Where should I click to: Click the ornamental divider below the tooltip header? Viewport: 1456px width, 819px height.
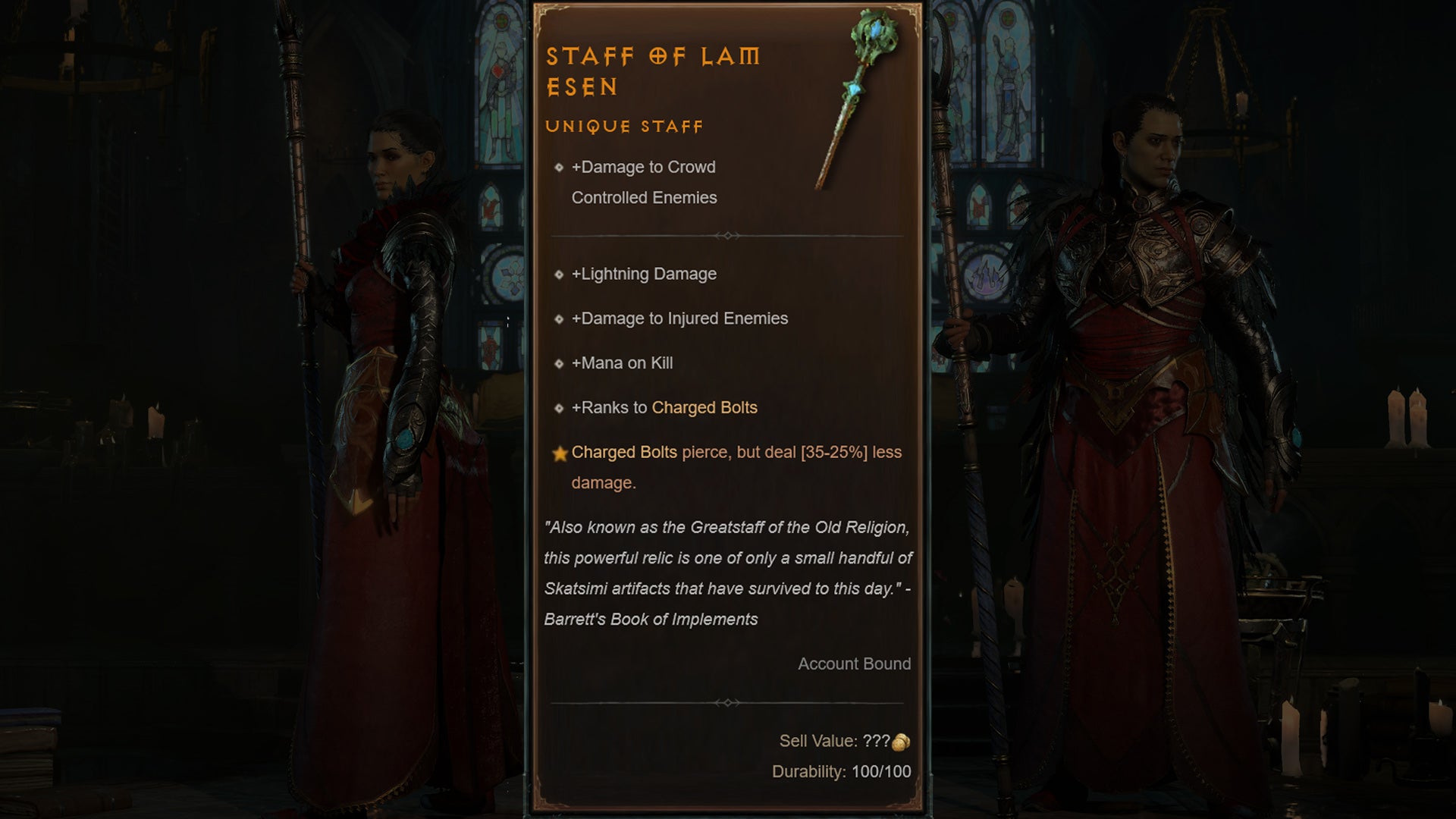click(x=730, y=235)
